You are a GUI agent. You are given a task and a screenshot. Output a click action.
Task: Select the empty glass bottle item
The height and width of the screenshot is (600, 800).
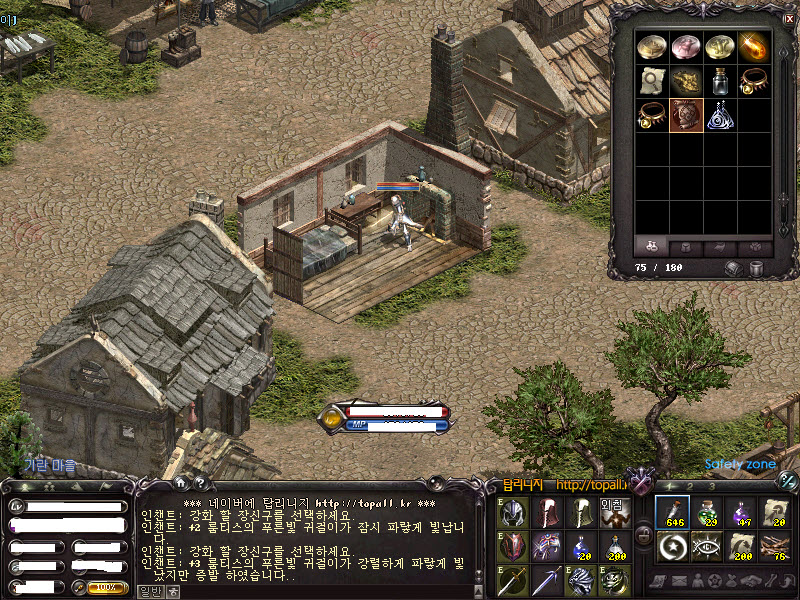(719, 81)
